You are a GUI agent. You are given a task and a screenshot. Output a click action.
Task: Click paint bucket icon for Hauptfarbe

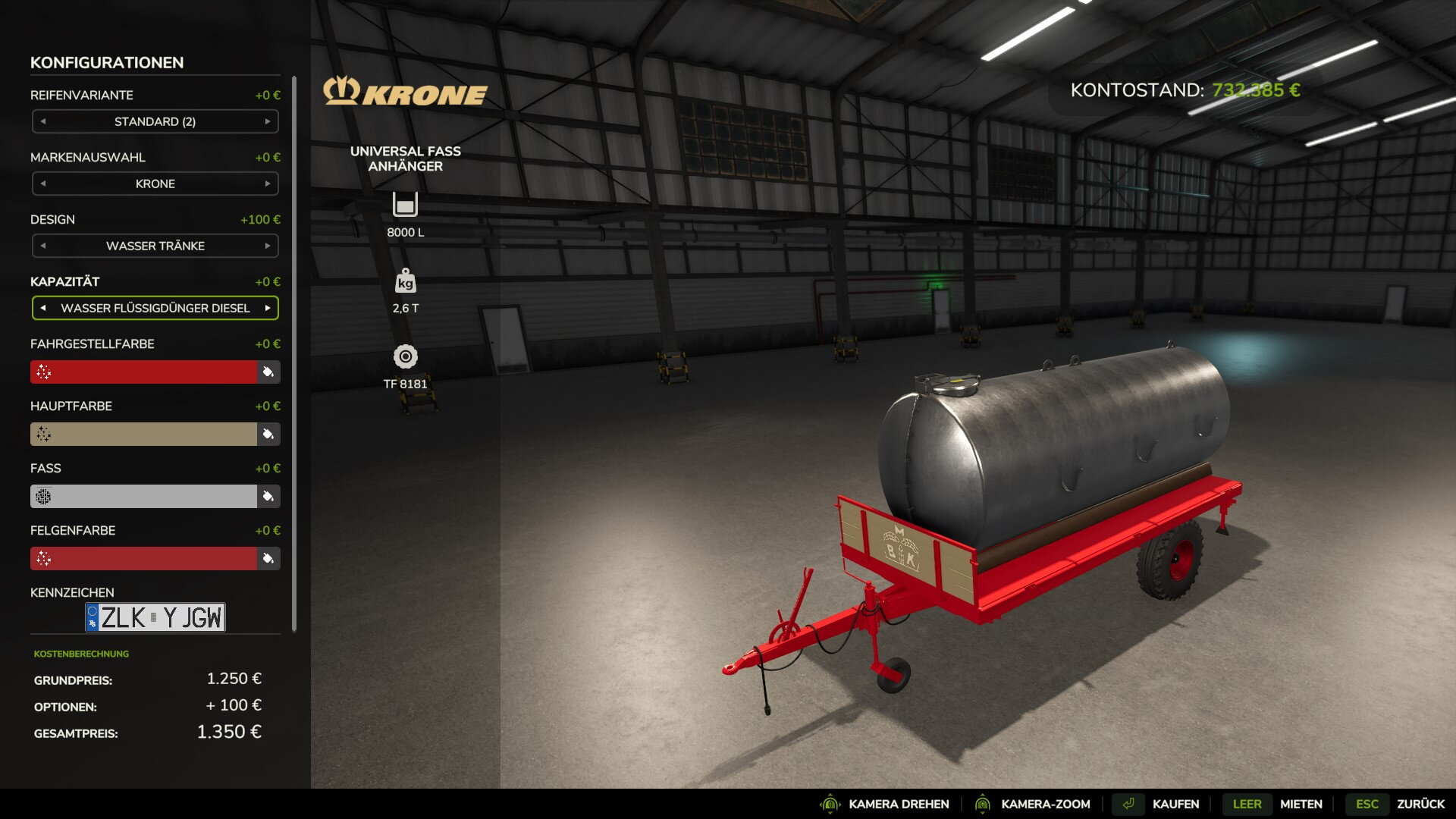(x=268, y=434)
